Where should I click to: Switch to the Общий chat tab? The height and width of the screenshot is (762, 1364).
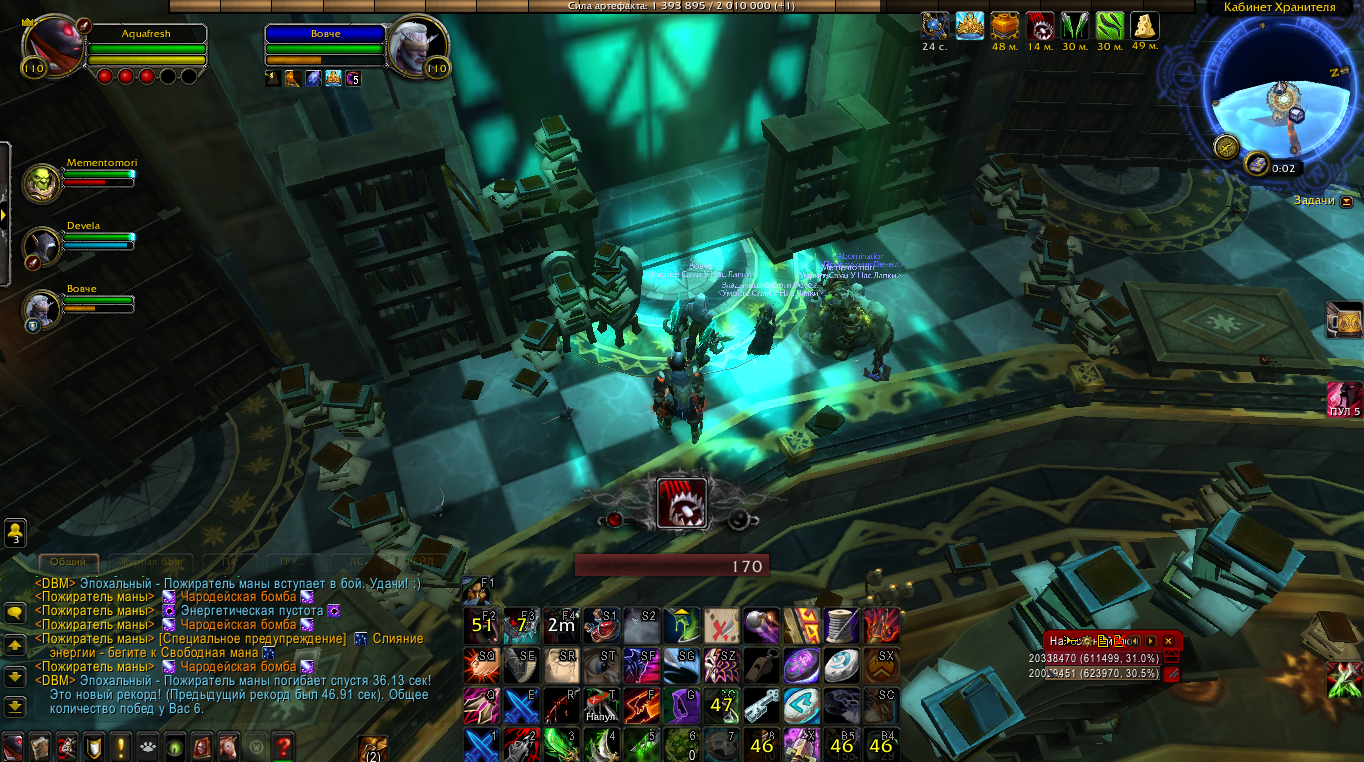click(x=69, y=562)
